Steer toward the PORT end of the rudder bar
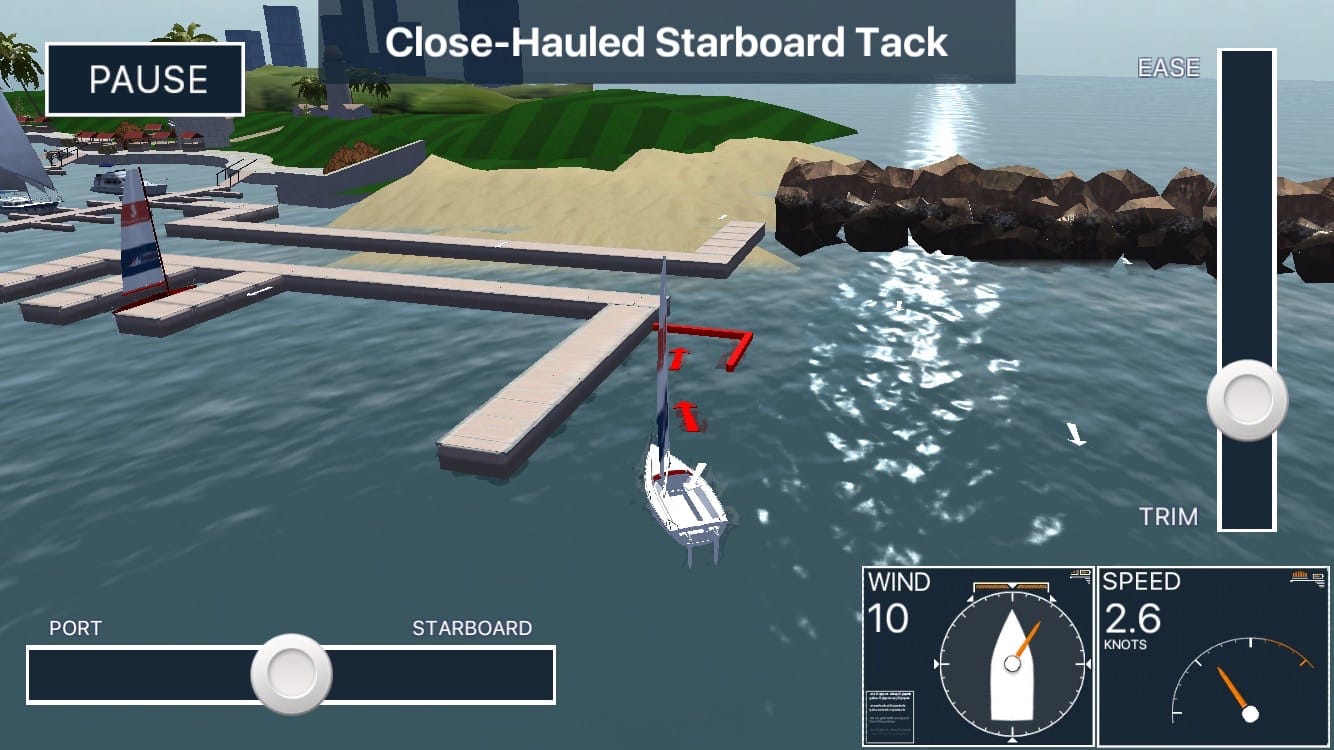1334x750 pixels. [x=60, y=675]
